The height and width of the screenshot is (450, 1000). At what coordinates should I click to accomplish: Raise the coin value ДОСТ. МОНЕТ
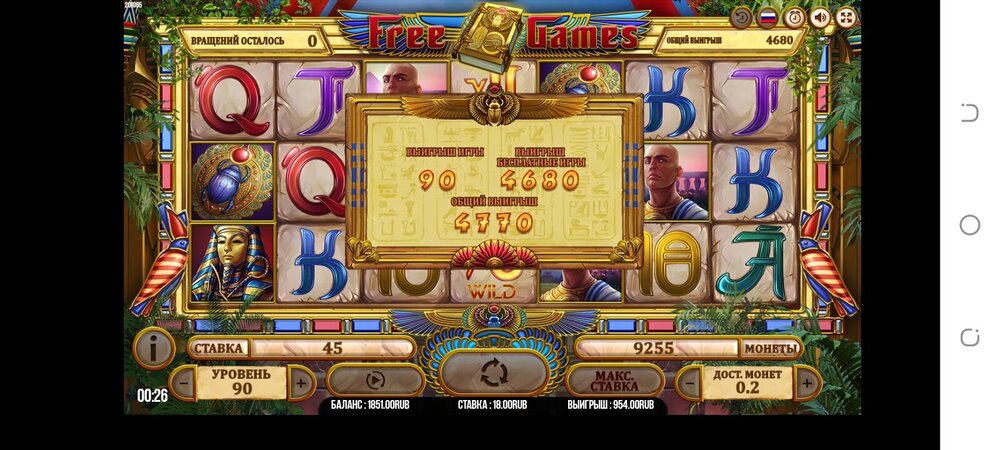(x=807, y=381)
